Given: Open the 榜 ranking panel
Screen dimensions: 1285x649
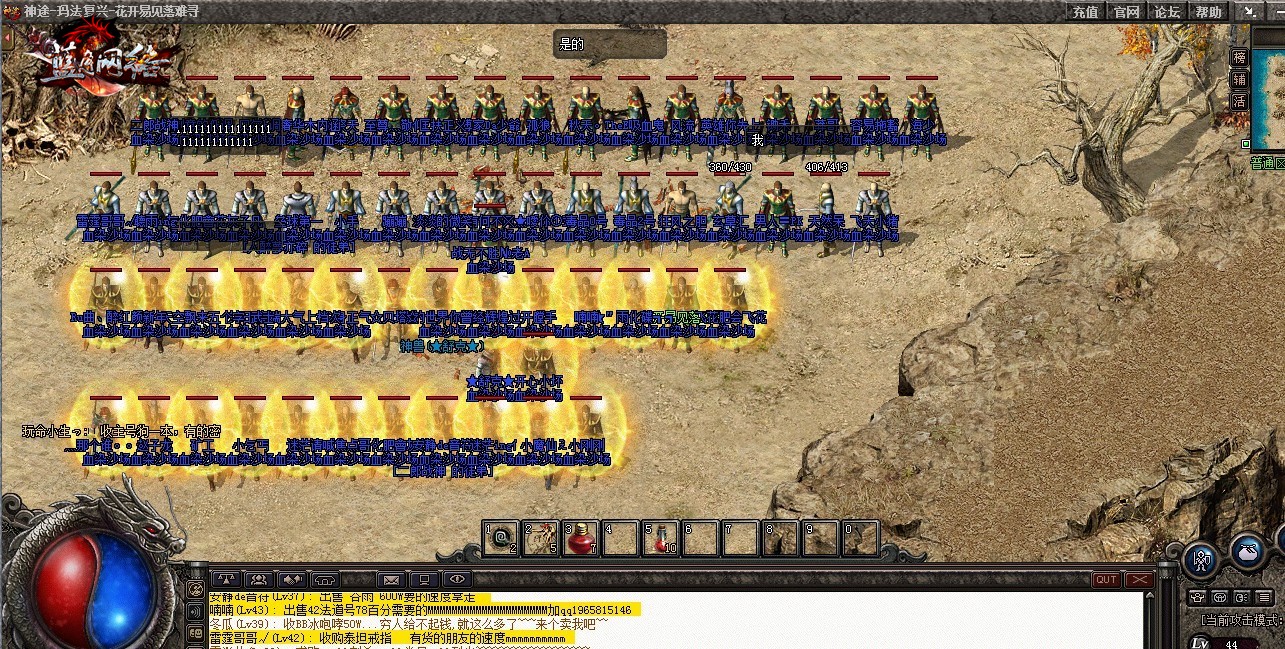Looking at the screenshot, I should 1240,57.
